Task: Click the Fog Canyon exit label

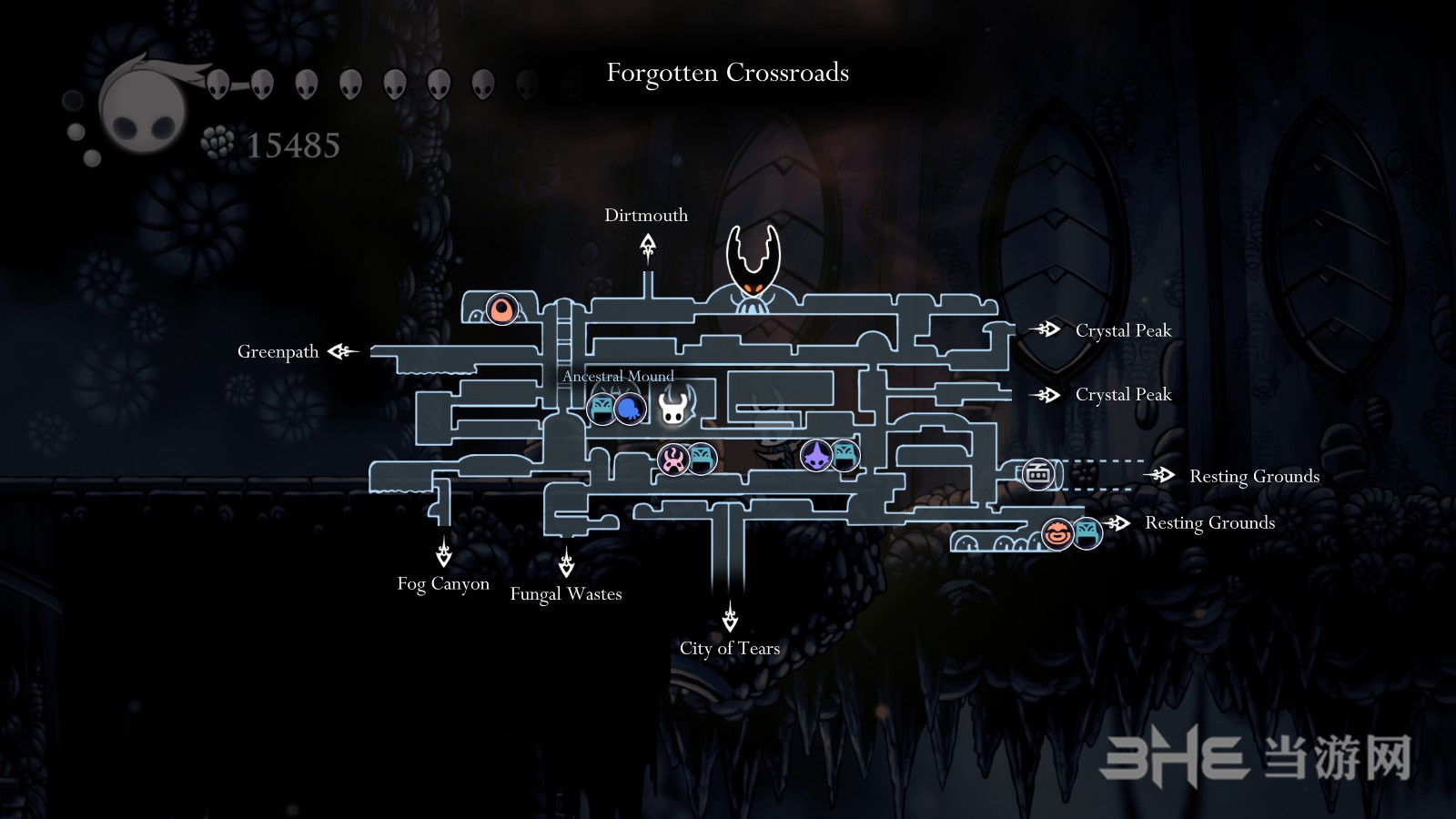Action: (443, 584)
